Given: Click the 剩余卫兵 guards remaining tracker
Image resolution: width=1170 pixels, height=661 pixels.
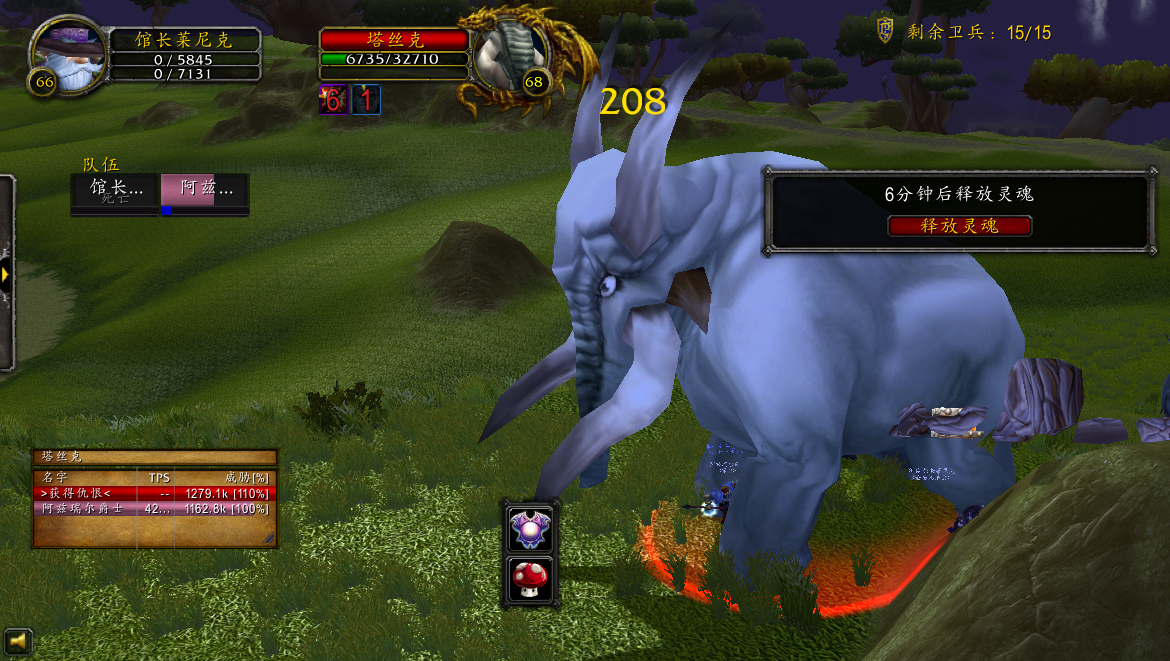Looking at the screenshot, I should coord(964,32).
